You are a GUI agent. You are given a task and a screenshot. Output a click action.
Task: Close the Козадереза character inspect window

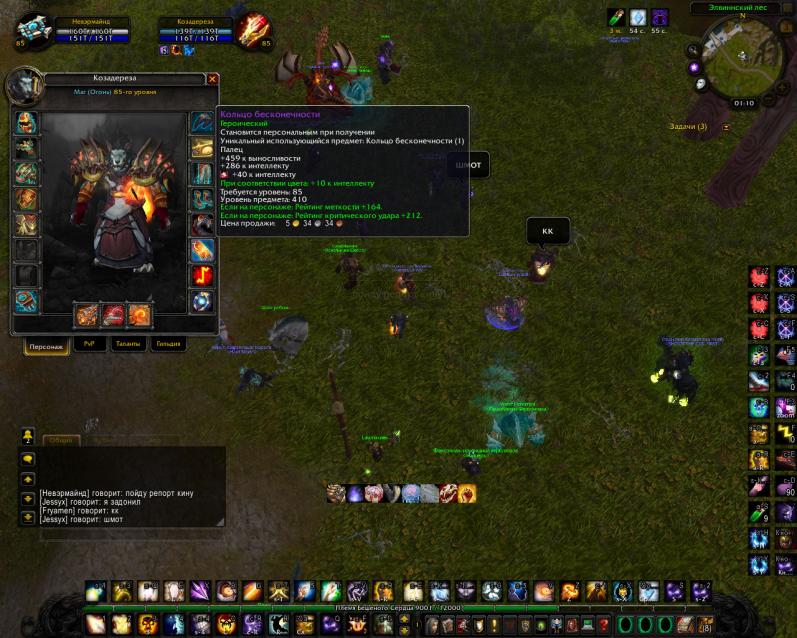(212, 78)
